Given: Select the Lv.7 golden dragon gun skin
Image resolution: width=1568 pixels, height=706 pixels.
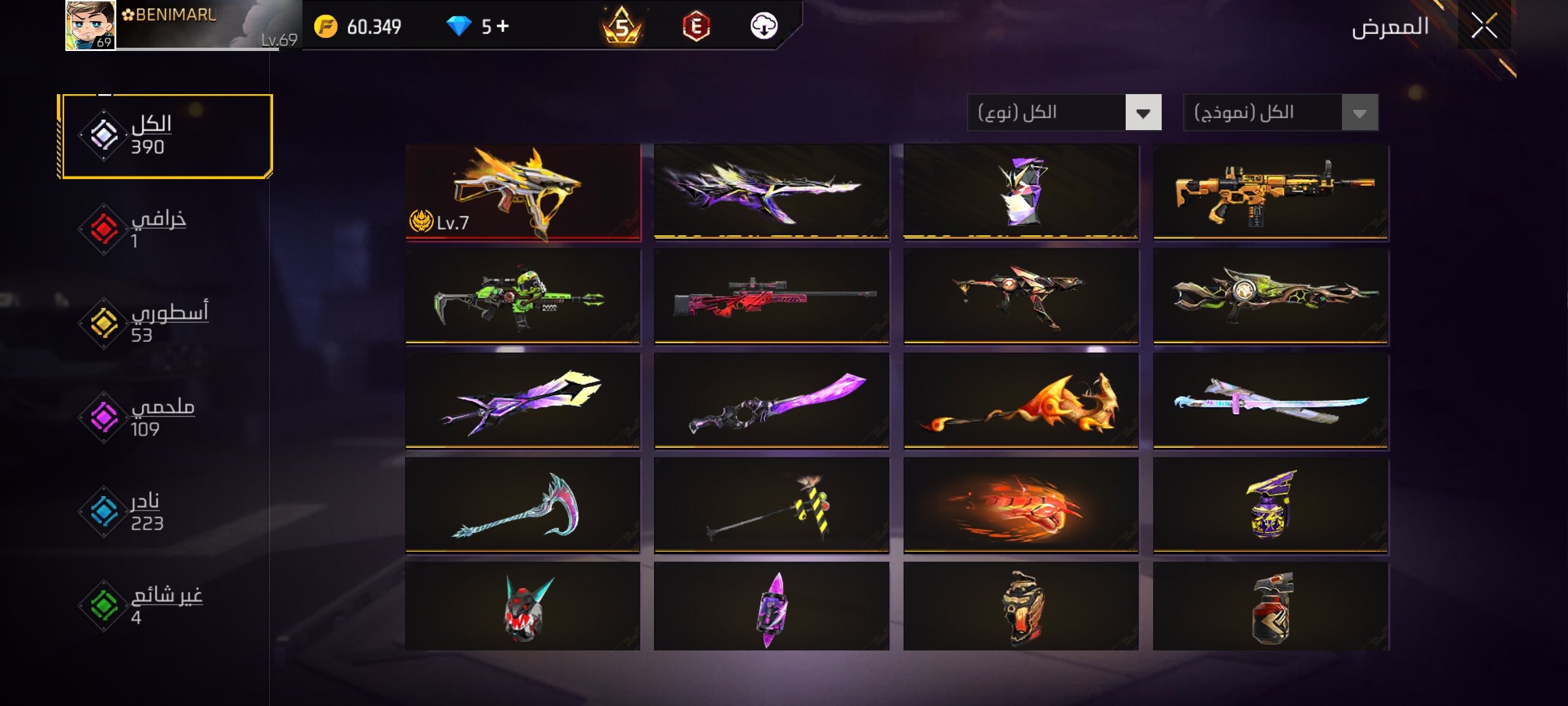Looking at the screenshot, I should coord(523,192).
